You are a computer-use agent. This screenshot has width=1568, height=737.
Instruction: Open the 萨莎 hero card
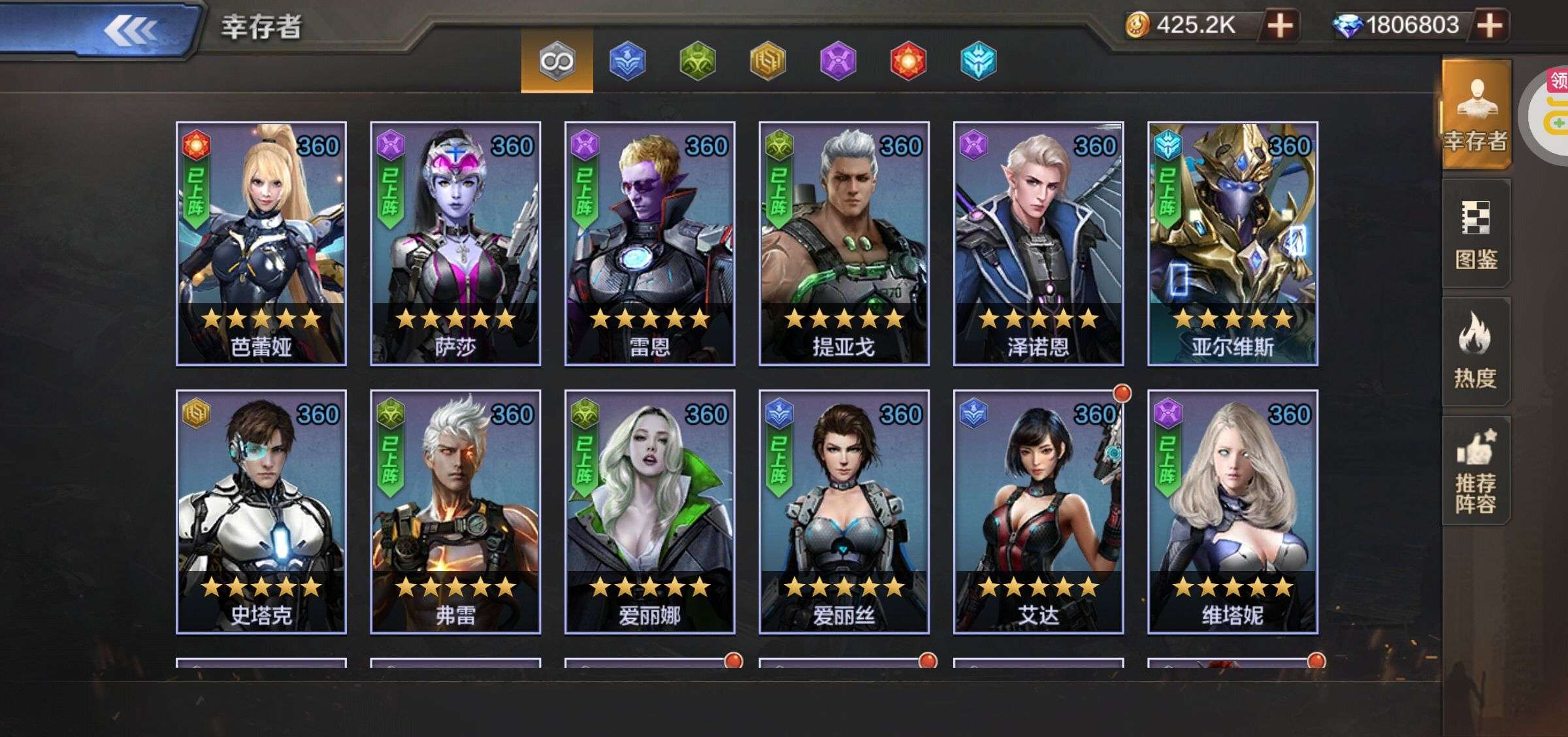(455, 243)
